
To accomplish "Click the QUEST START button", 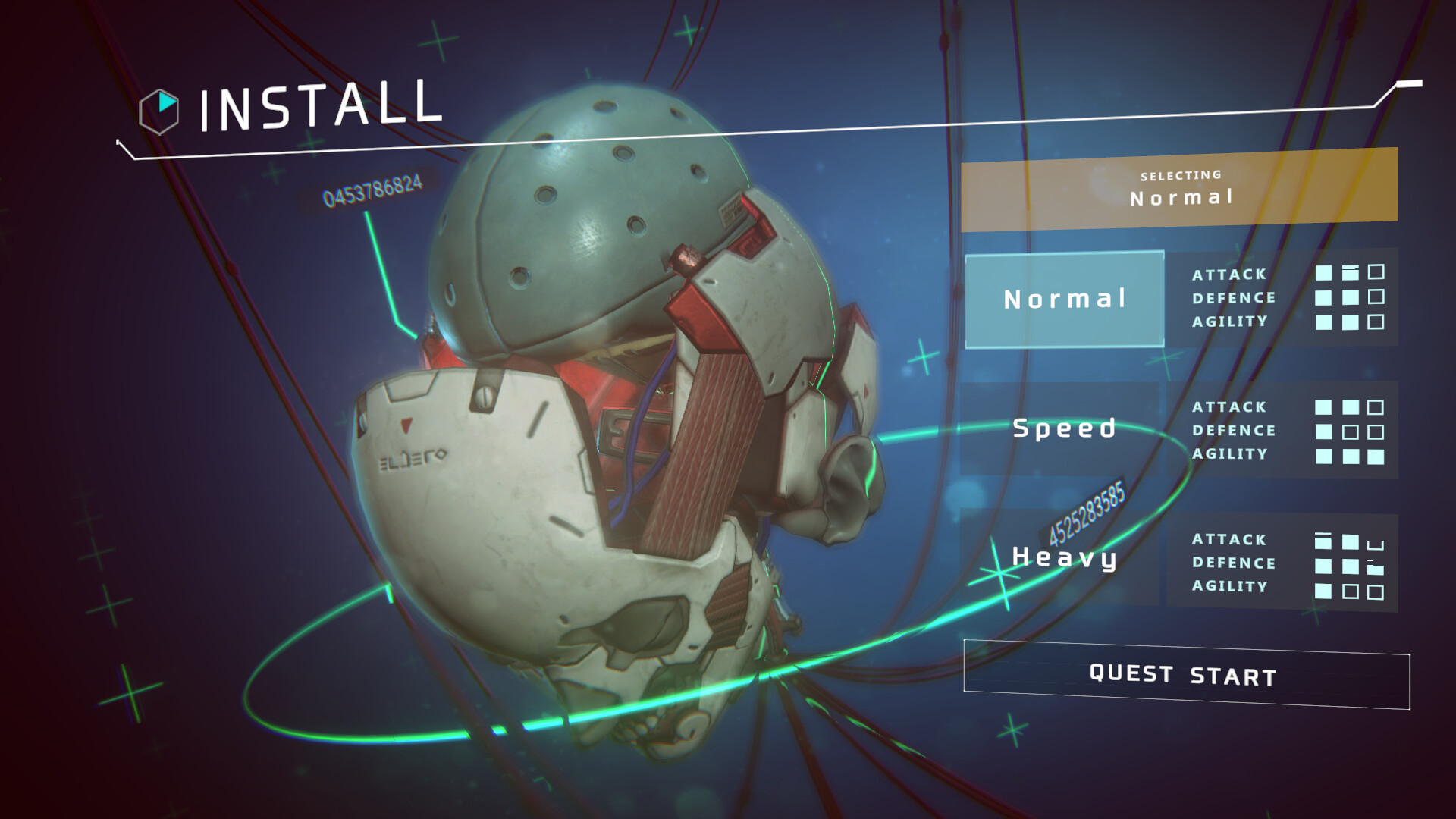I will (x=1185, y=675).
